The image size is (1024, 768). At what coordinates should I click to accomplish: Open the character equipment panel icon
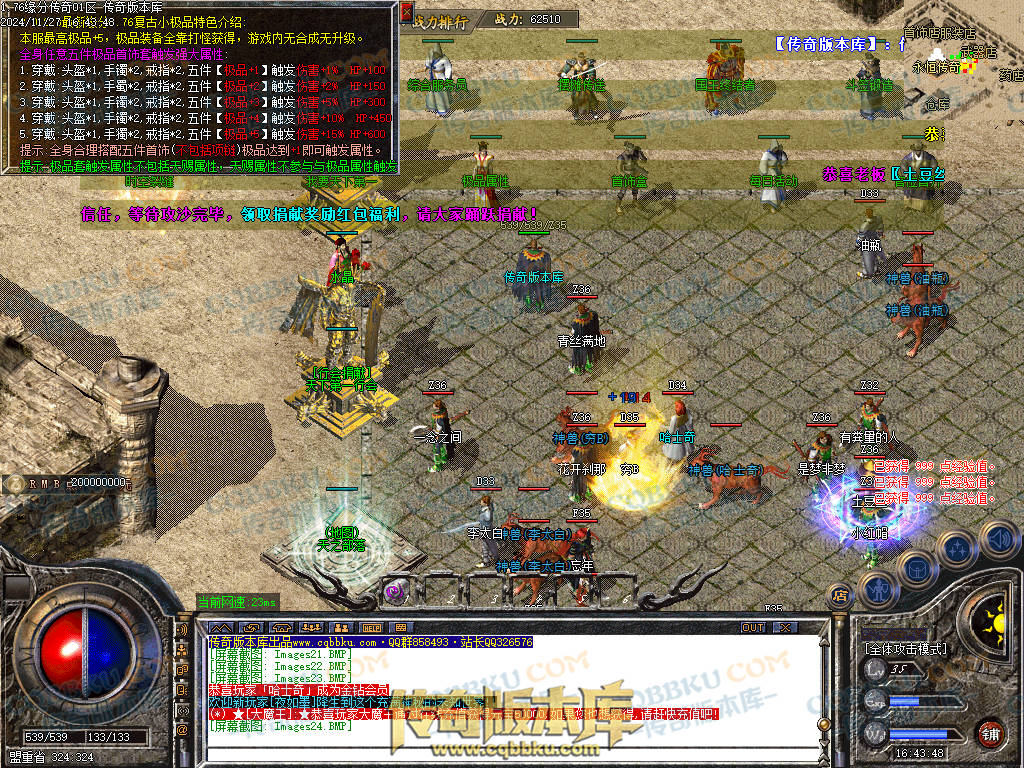[x=877, y=588]
